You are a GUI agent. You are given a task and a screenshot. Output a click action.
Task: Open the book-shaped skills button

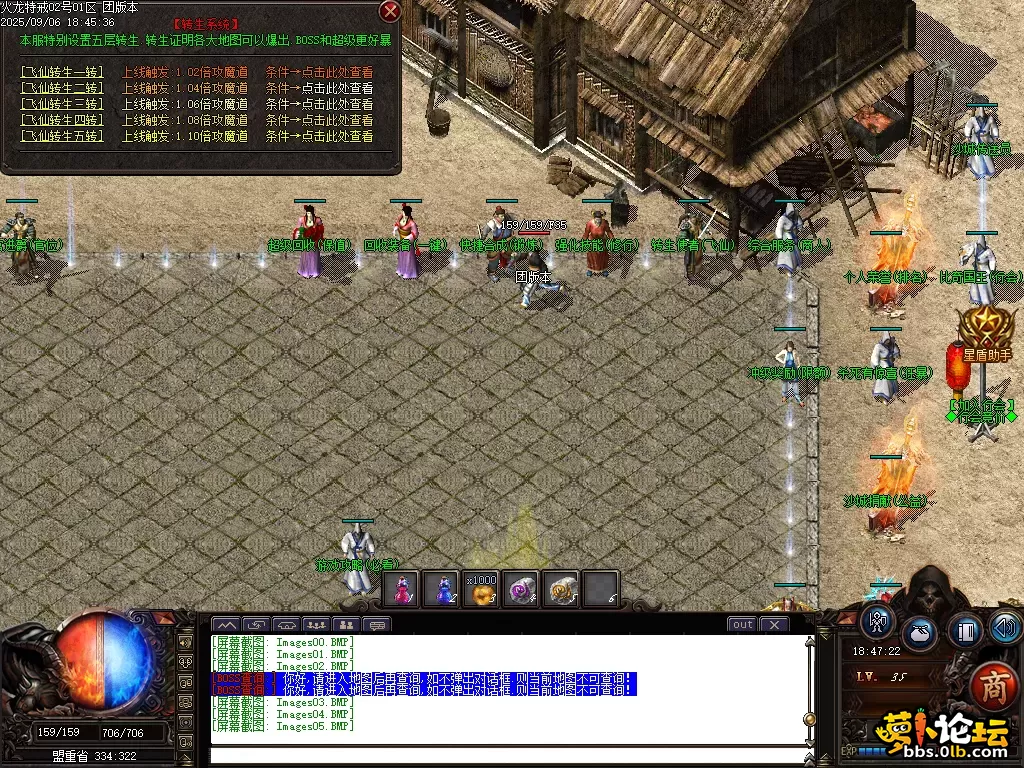click(x=964, y=631)
